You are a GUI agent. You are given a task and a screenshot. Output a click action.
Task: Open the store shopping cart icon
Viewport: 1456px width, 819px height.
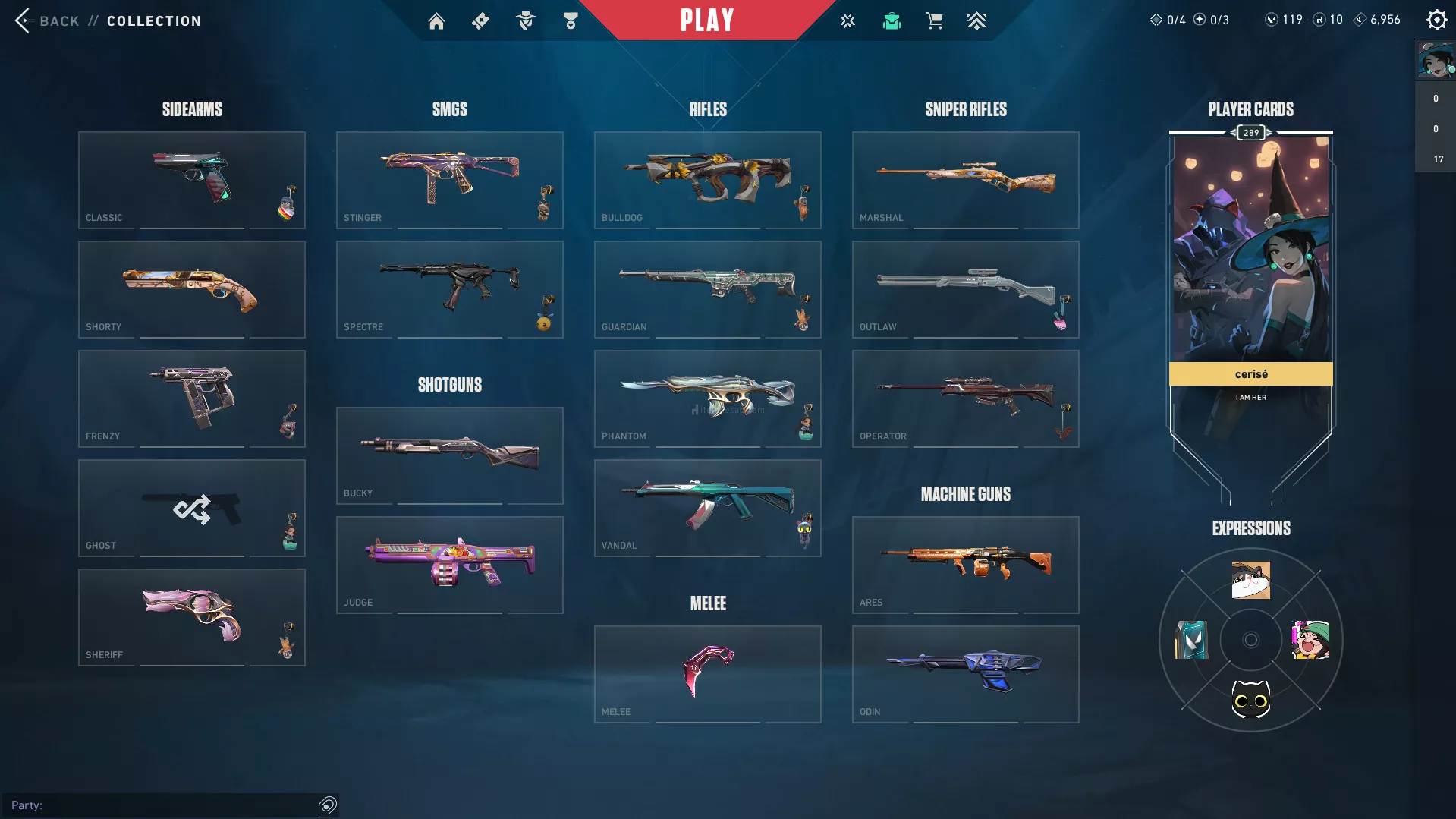point(934,21)
